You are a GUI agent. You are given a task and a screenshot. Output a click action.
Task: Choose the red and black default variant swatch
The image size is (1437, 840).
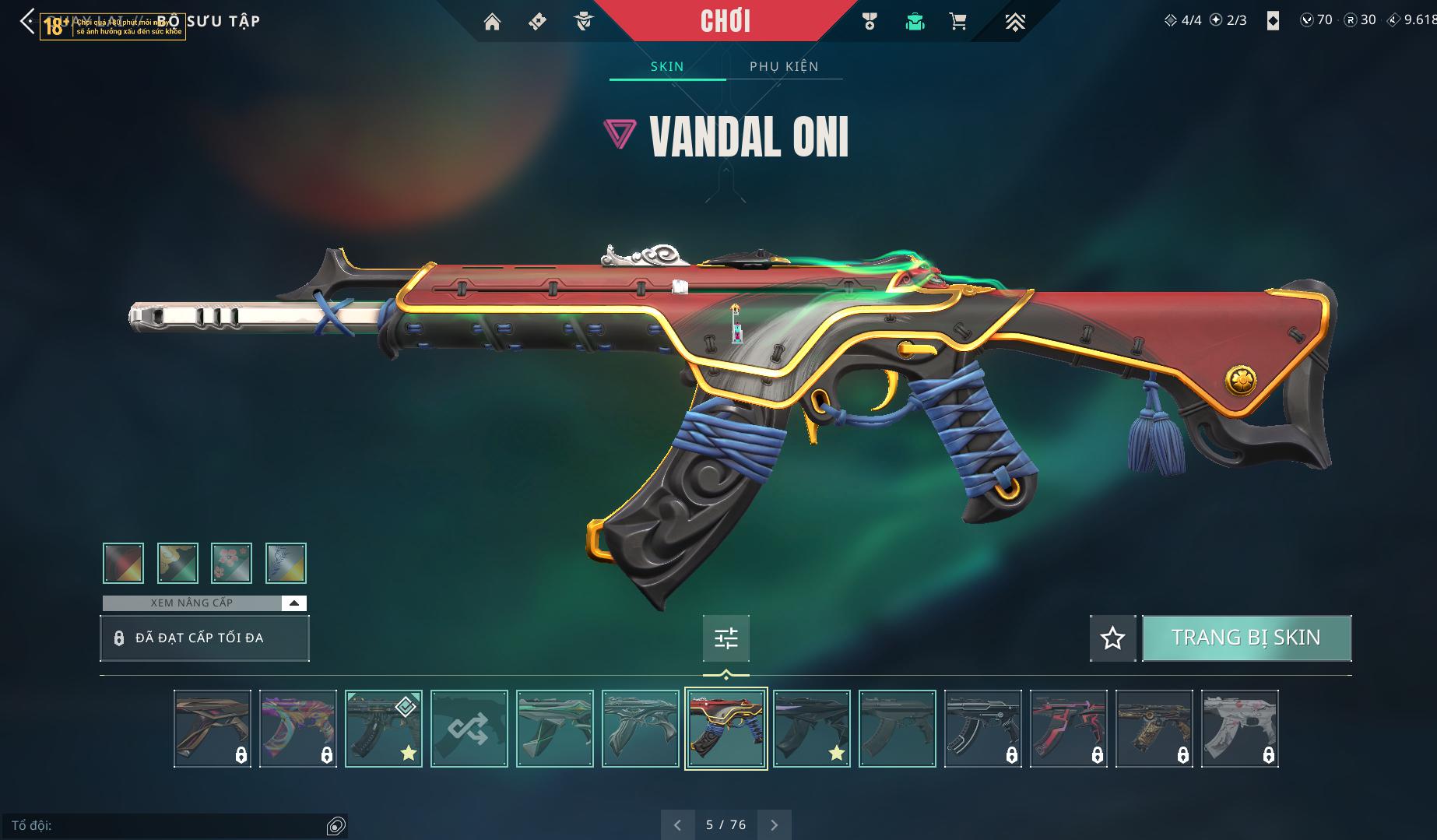(x=123, y=563)
